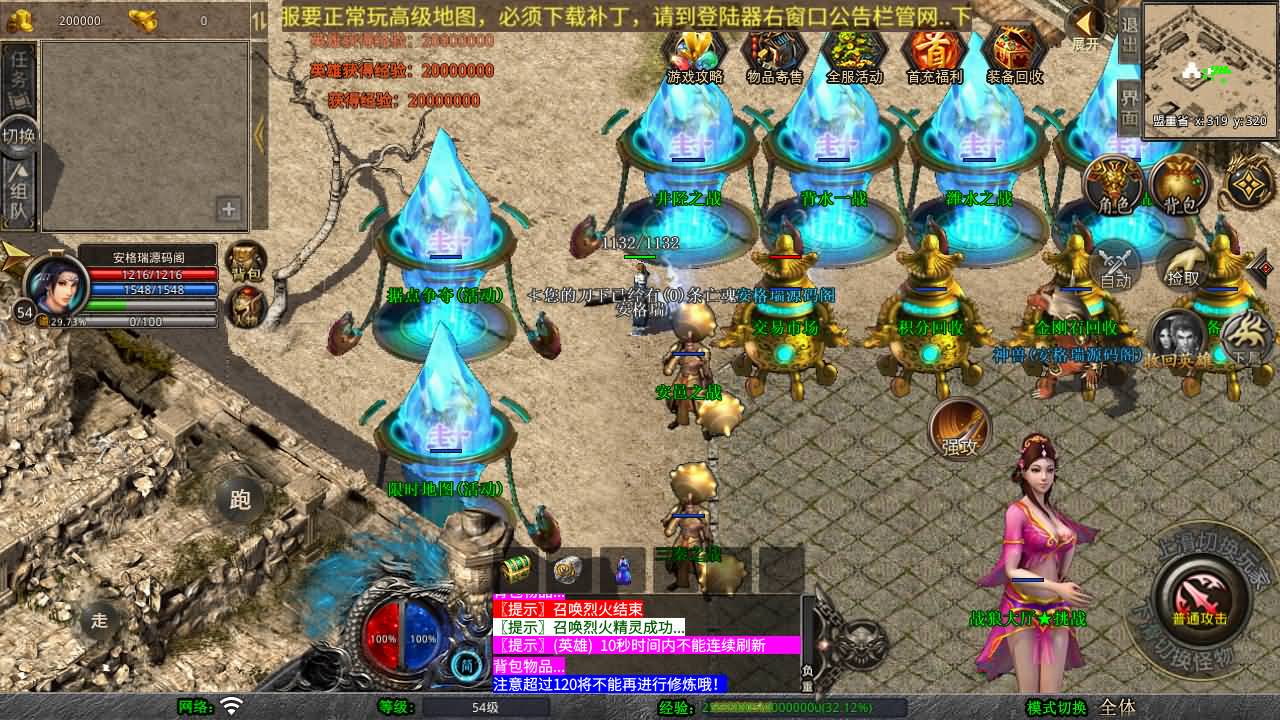The image size is (1280, 720).
Task: Open the 装备回收 equipment recycling icon
Action: [1015, 53]
